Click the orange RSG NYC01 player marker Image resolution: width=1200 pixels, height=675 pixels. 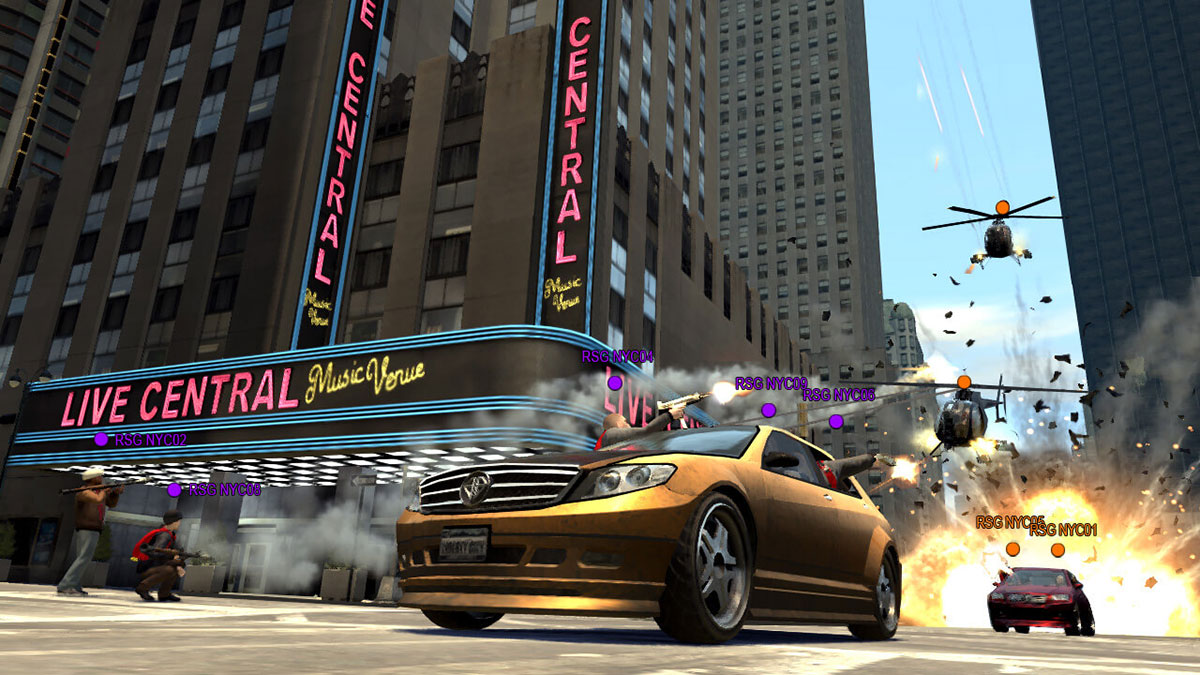pos(1058,549)
